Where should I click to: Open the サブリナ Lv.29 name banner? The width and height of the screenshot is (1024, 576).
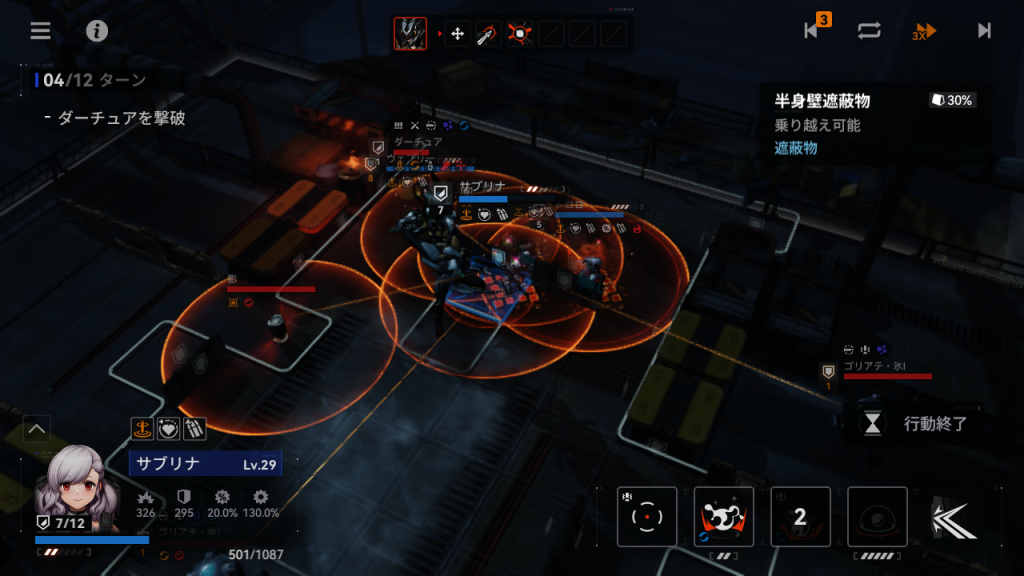[x=205, y=464]
